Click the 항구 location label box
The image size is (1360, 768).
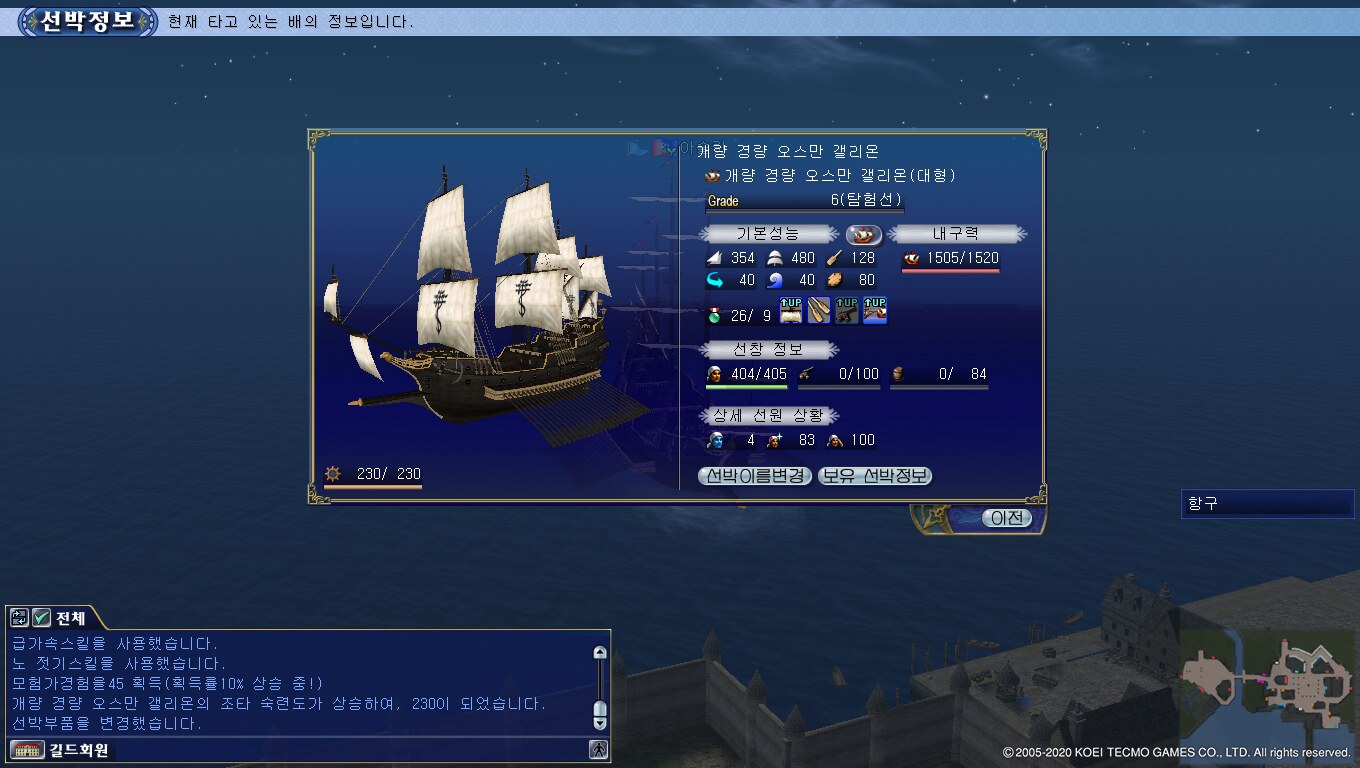(x=1267, y=504)
